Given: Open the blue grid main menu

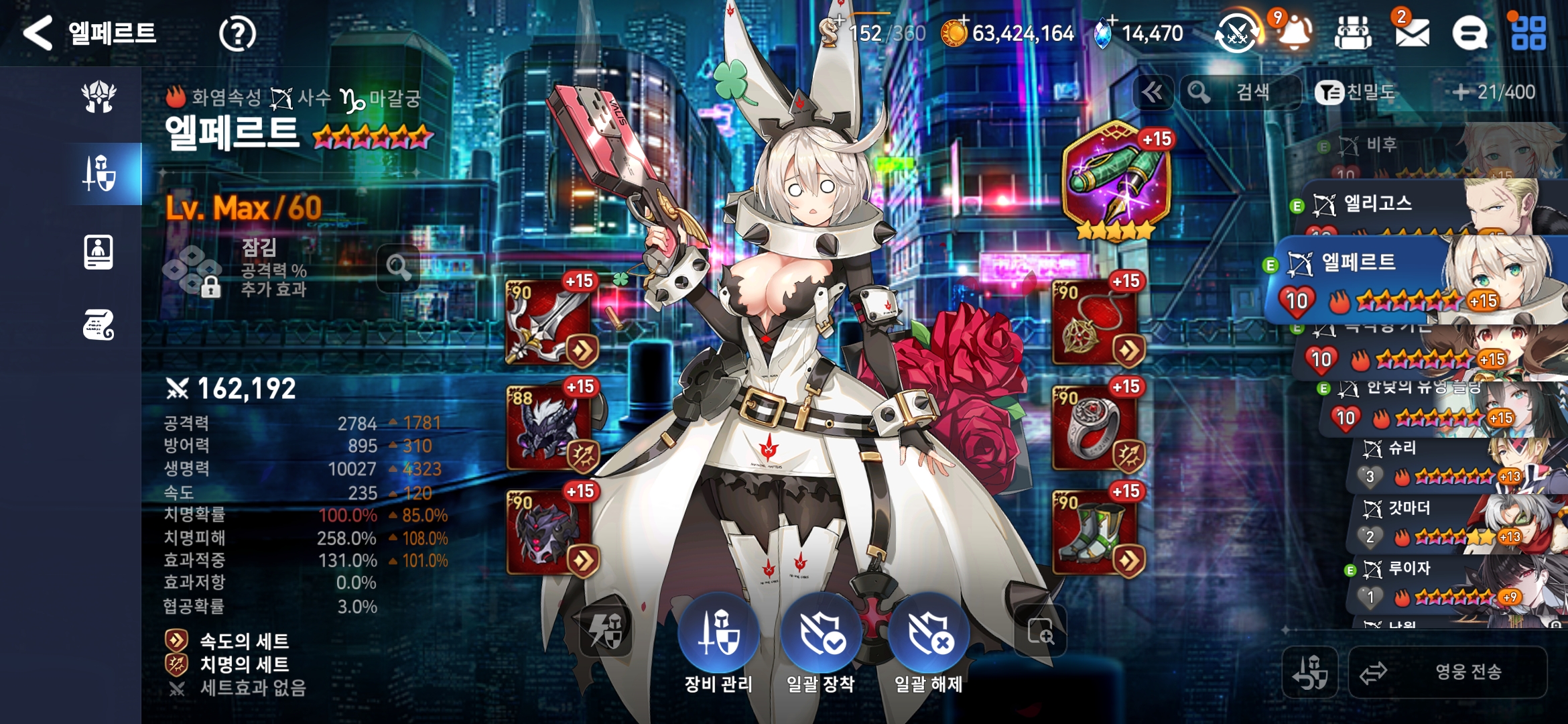Looking at the screenshot, I should point(1528,33).
